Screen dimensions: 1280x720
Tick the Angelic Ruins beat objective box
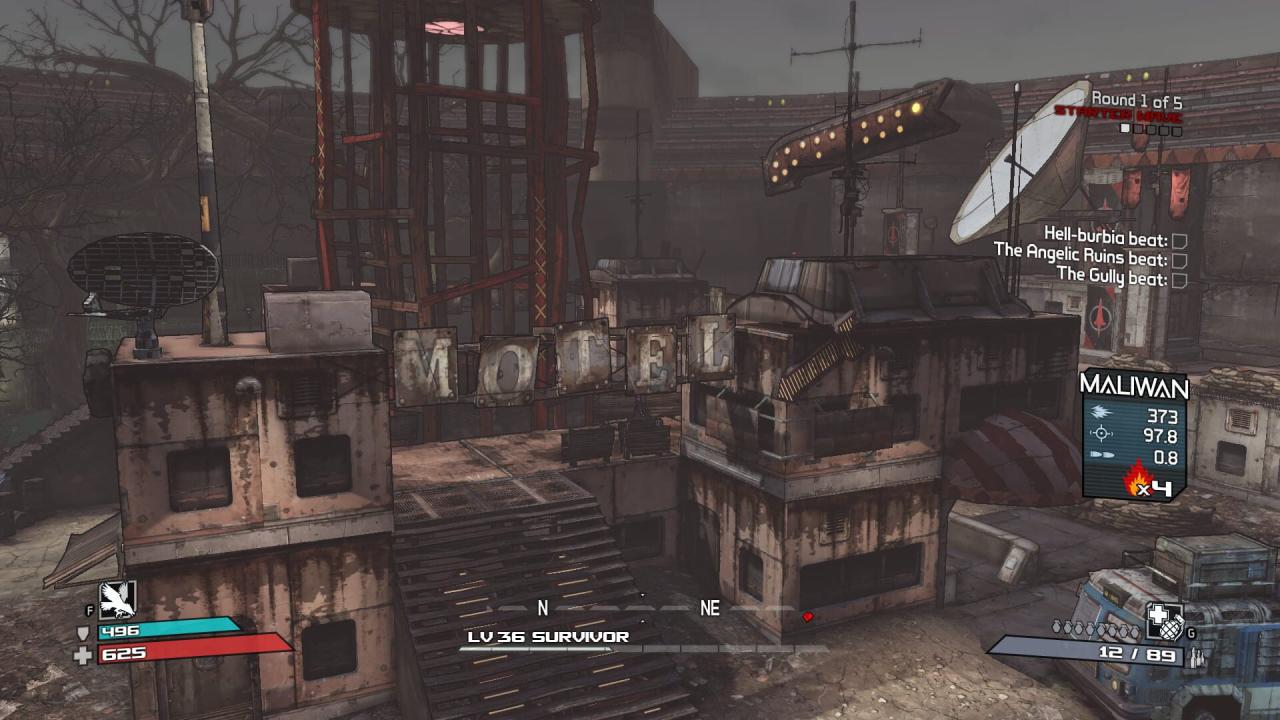[x=1179, y=260]
